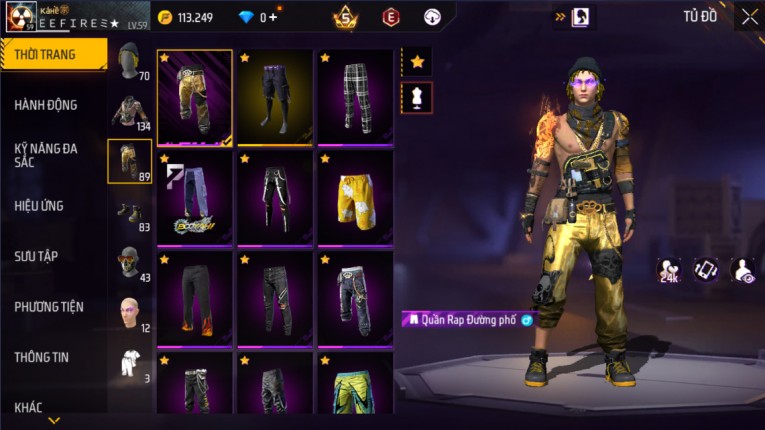The image size is (765, 430).
Task: Switch to the THÔNG TIN tab
Action: click(42, 357)
